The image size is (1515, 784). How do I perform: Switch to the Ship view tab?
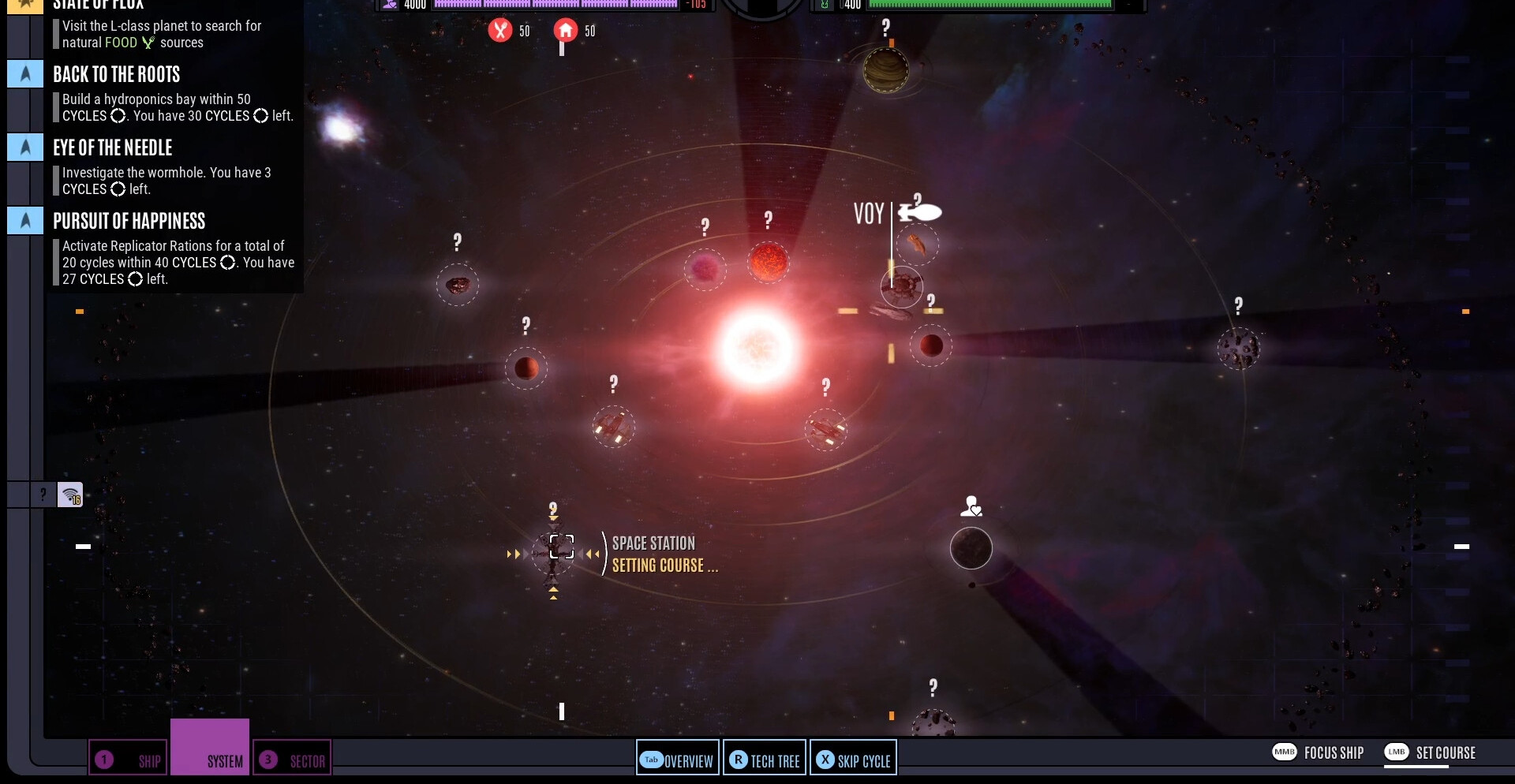click(128, 760)
